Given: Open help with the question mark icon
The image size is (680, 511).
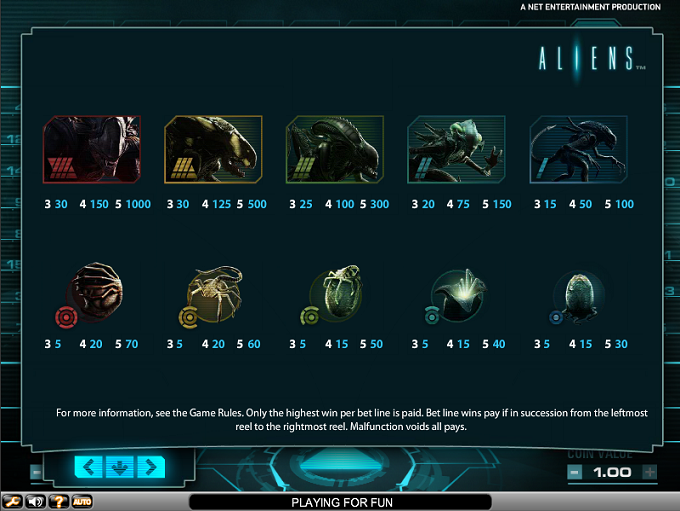Looking at the screenshot, I should [x=59, y=501].
